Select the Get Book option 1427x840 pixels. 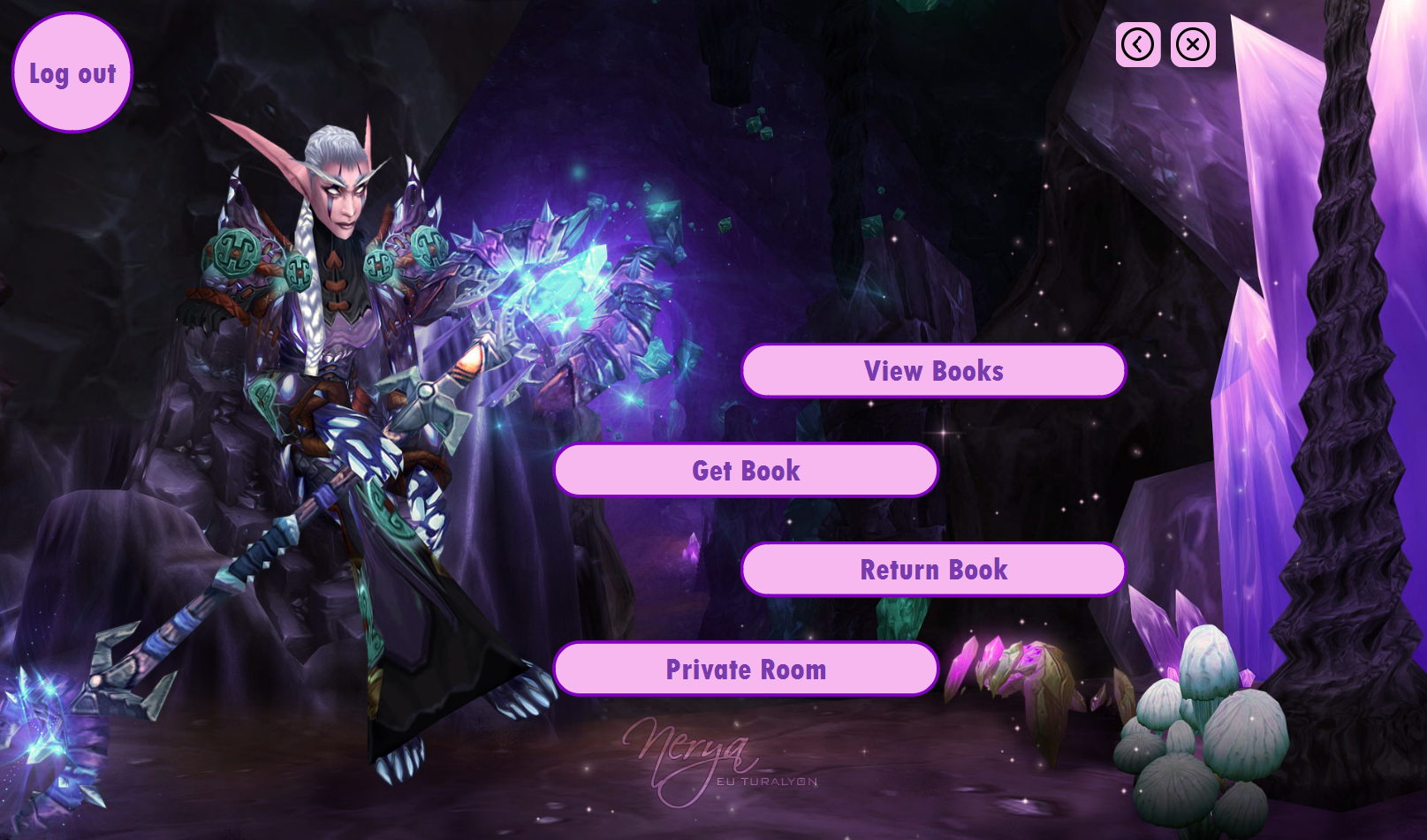pyautogui.click(x=746, y=471)
